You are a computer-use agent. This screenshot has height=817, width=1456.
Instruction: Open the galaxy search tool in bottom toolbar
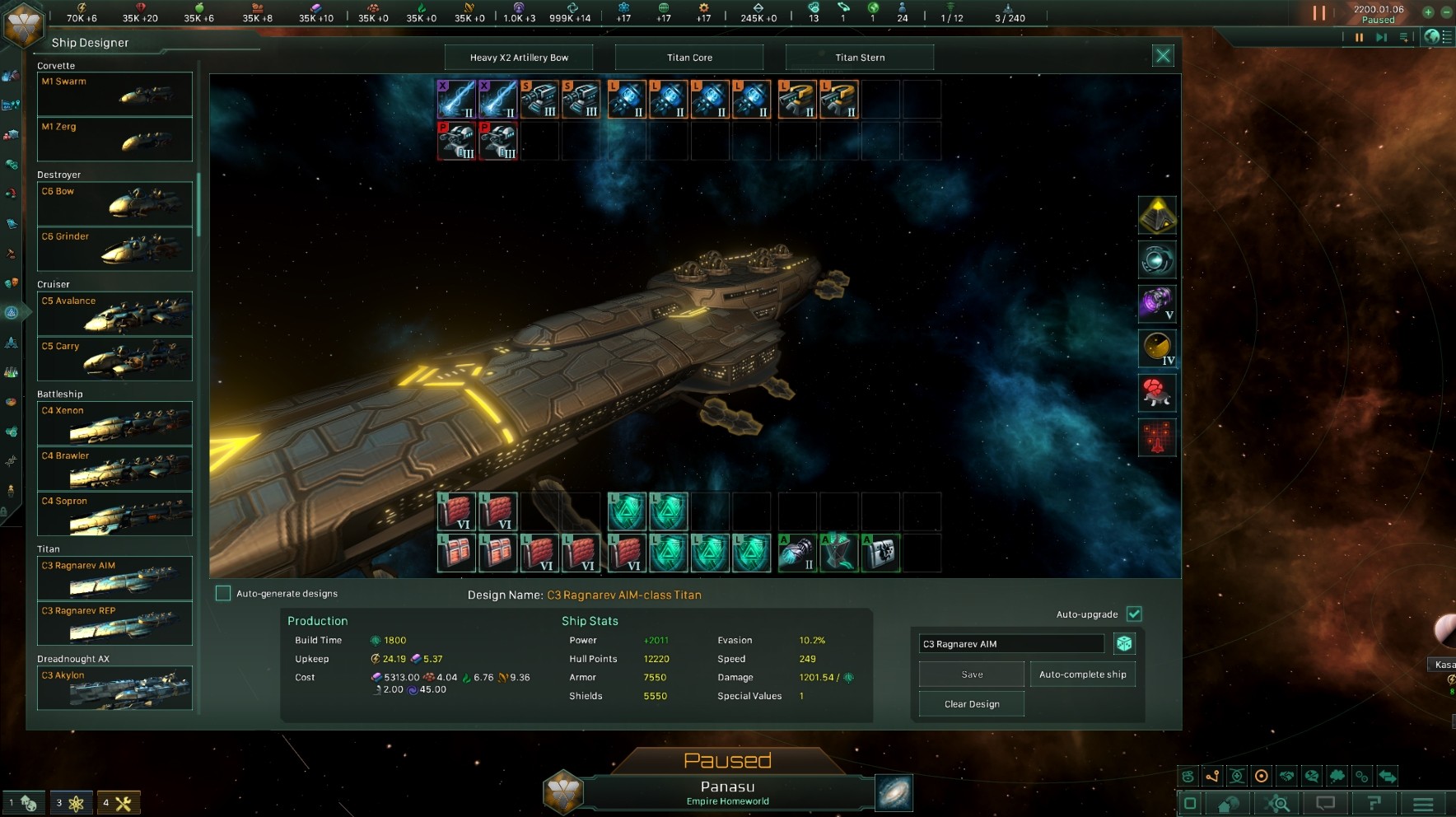[x=1276, y=803]
